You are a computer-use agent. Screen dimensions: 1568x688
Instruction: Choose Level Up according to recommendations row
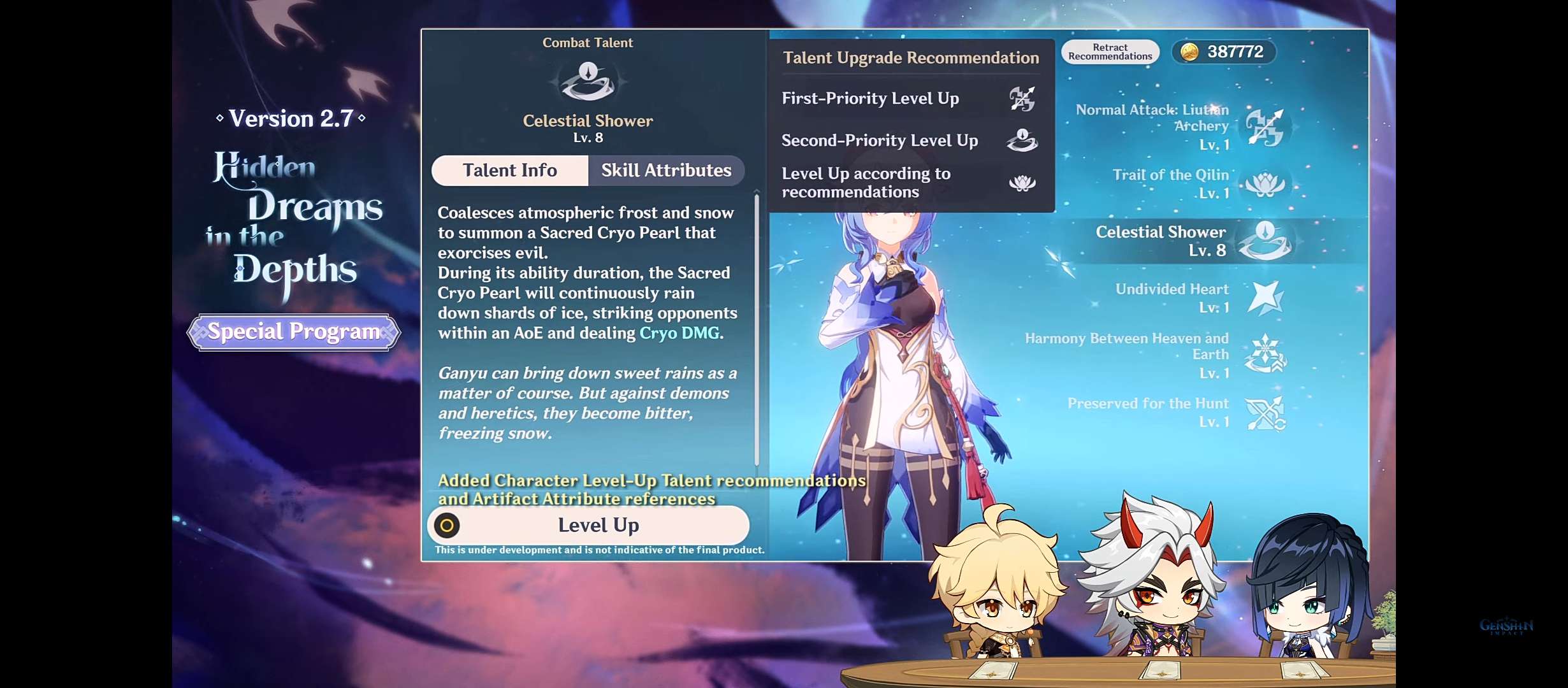(x=910, y=183)
